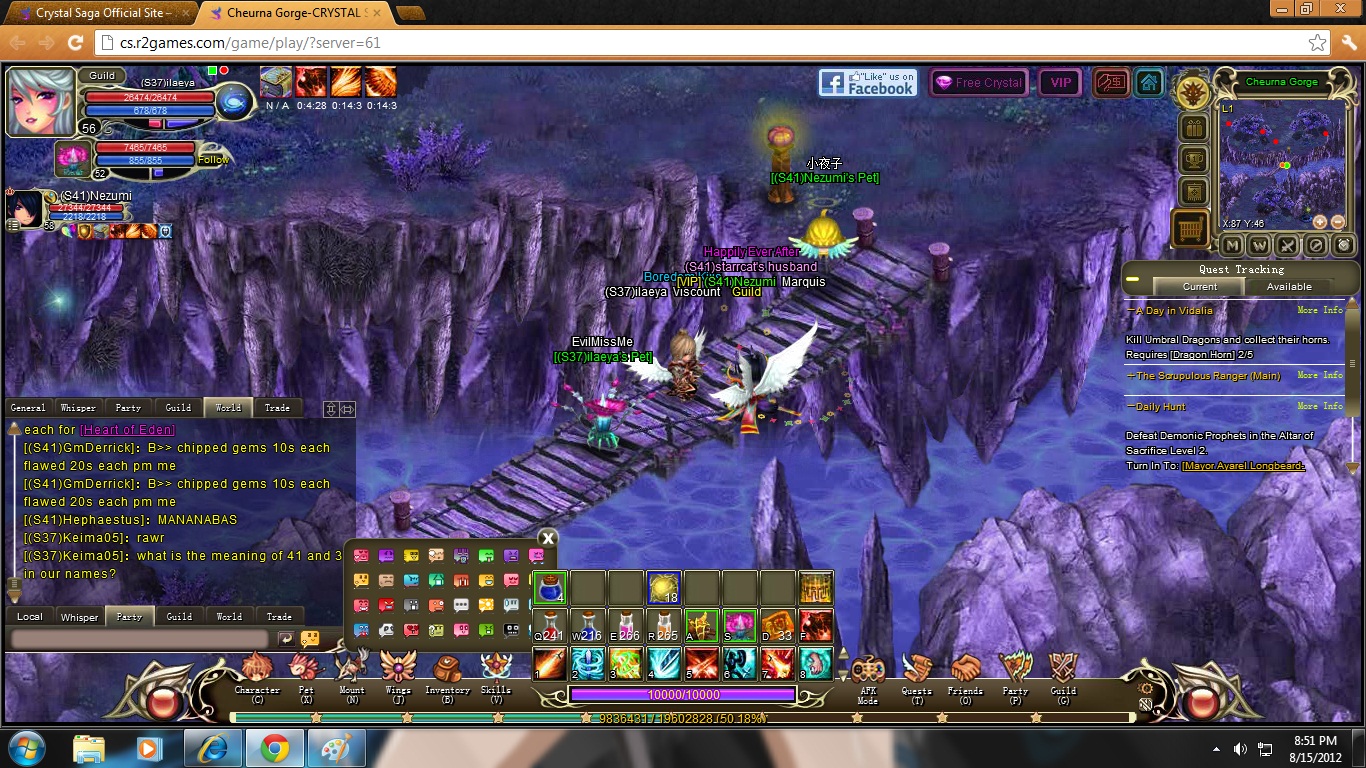Click the Mayor Ayarel Longbeard quest link
The image size is (1366, 768).
(1243, 466)
